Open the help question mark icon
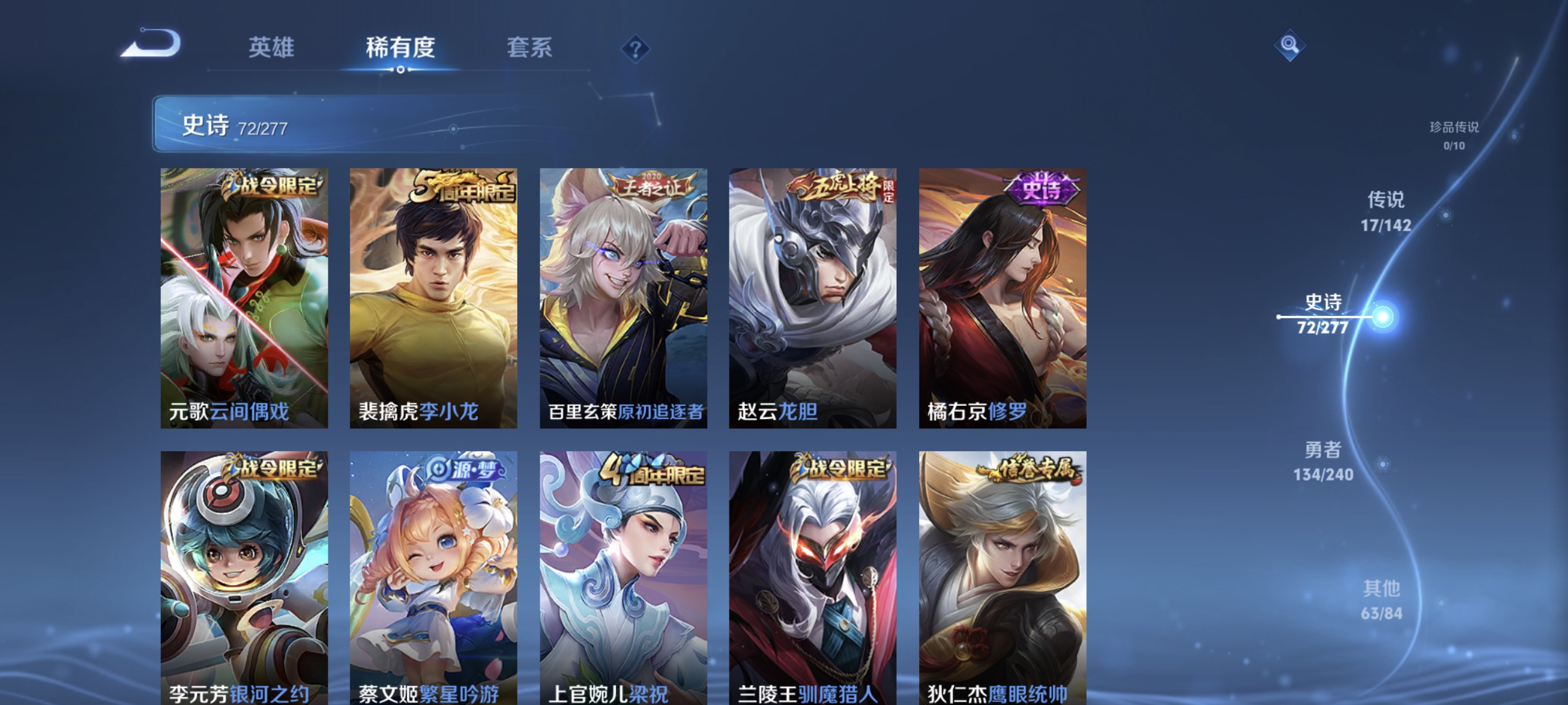 tap(635, 50)
